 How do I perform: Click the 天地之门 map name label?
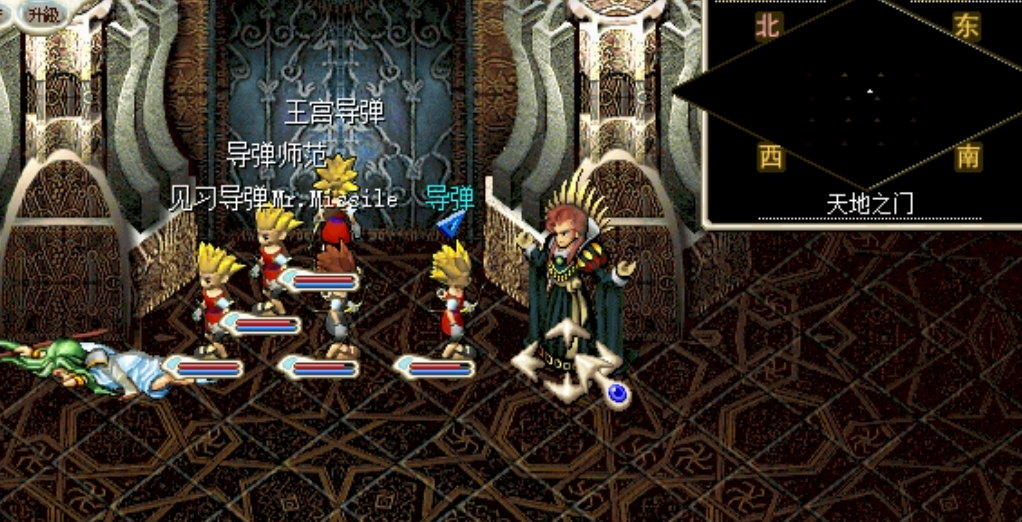[x=869, y=204]
